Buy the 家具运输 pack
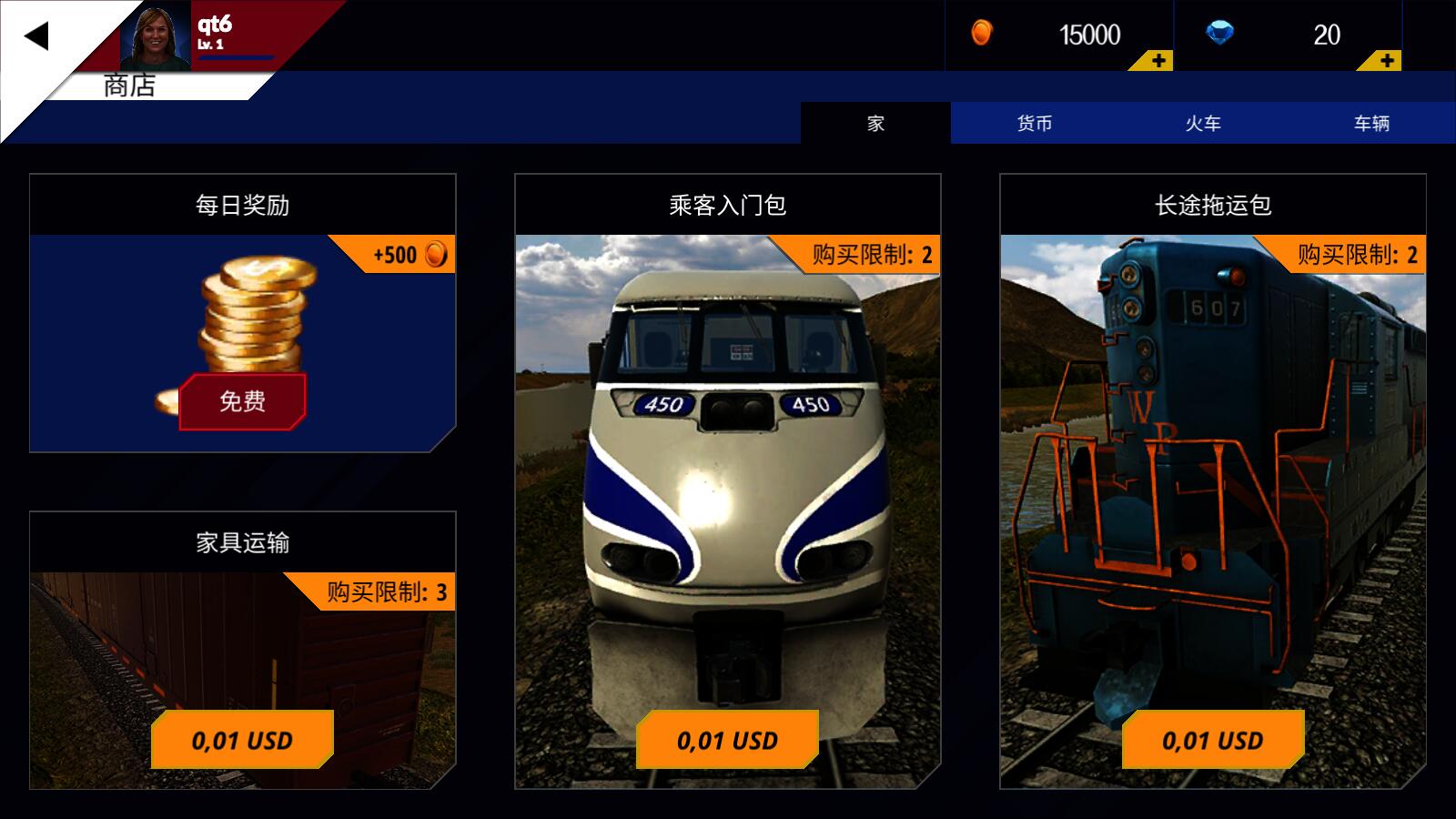This screenshot has width=1456, height=819. (x=242, y=740)
